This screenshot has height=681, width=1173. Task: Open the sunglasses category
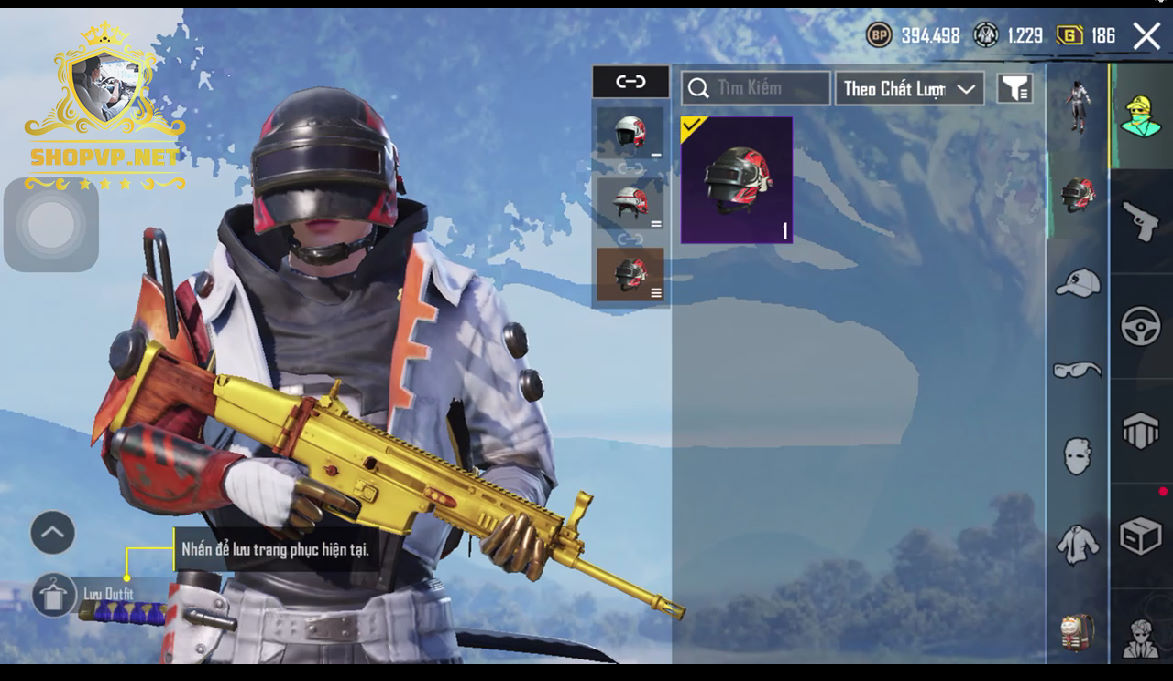click(1078, 370)
